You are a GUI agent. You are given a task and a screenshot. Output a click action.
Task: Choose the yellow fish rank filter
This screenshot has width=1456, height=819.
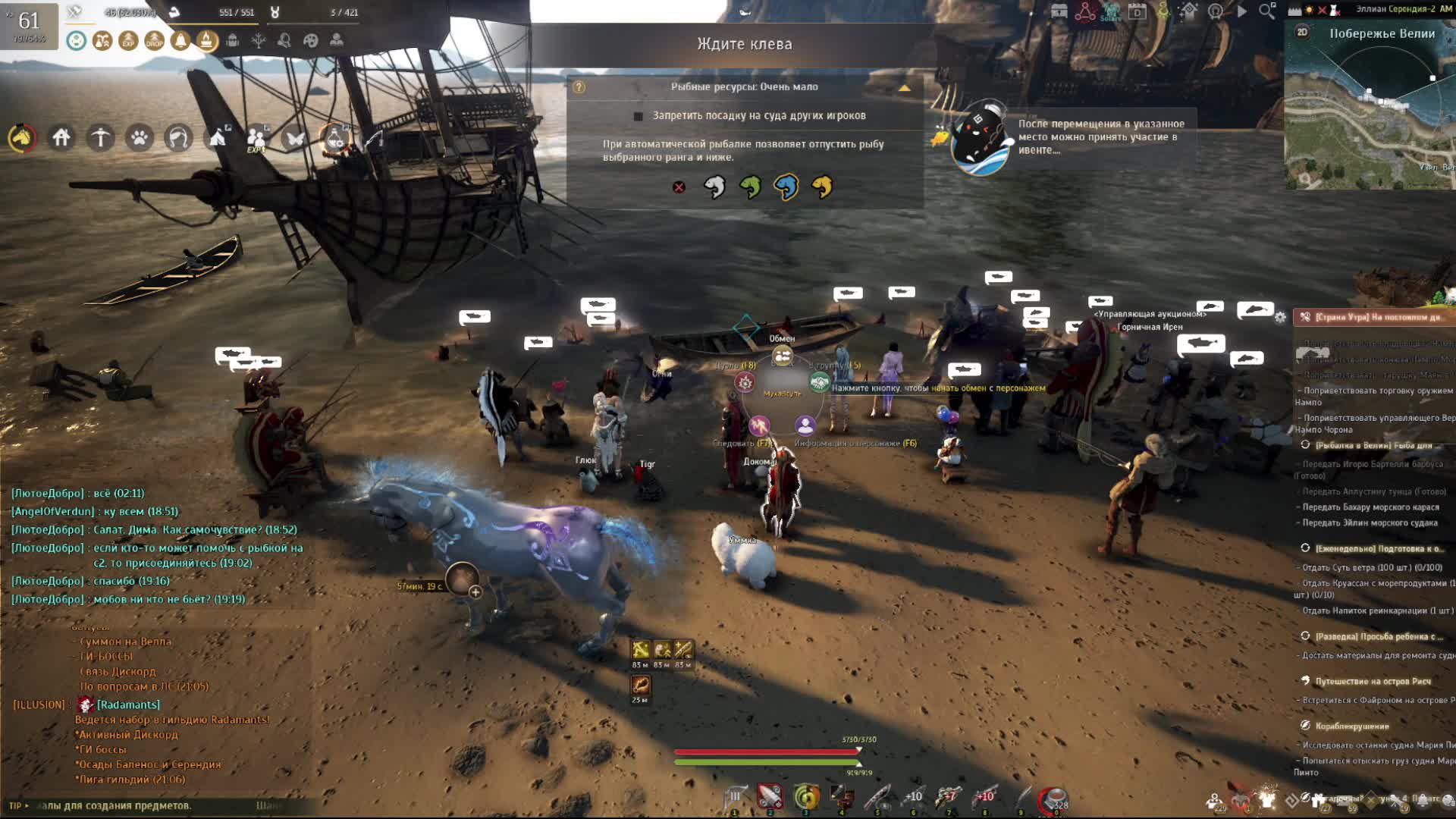[x=822, y=187]
